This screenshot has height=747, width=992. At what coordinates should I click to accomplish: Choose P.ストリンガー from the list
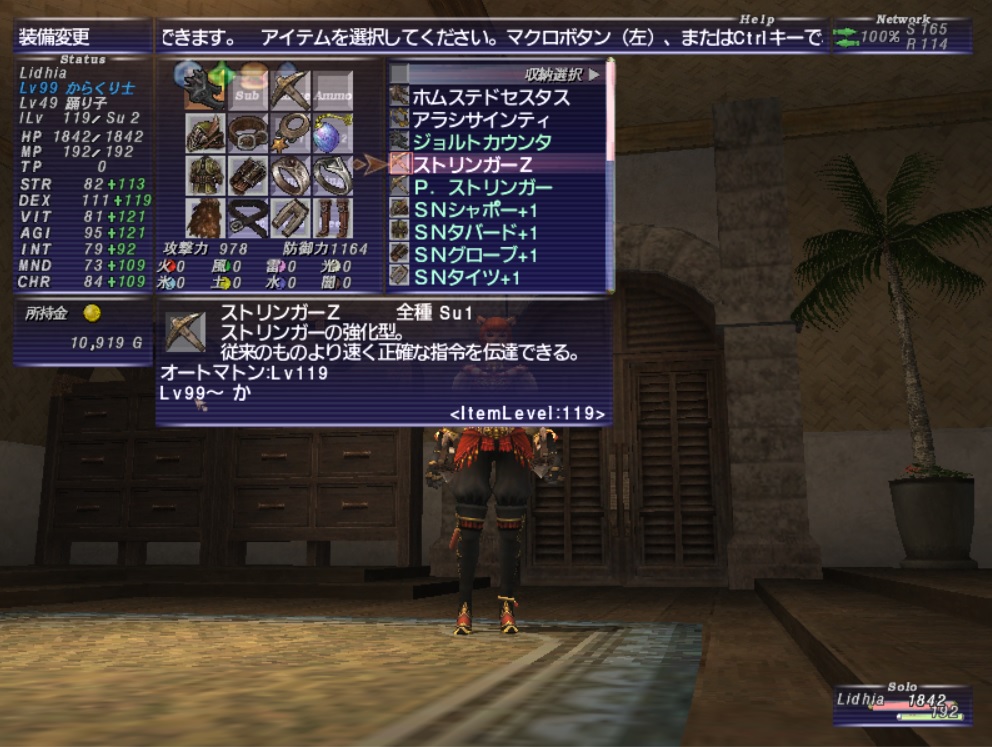482,187
